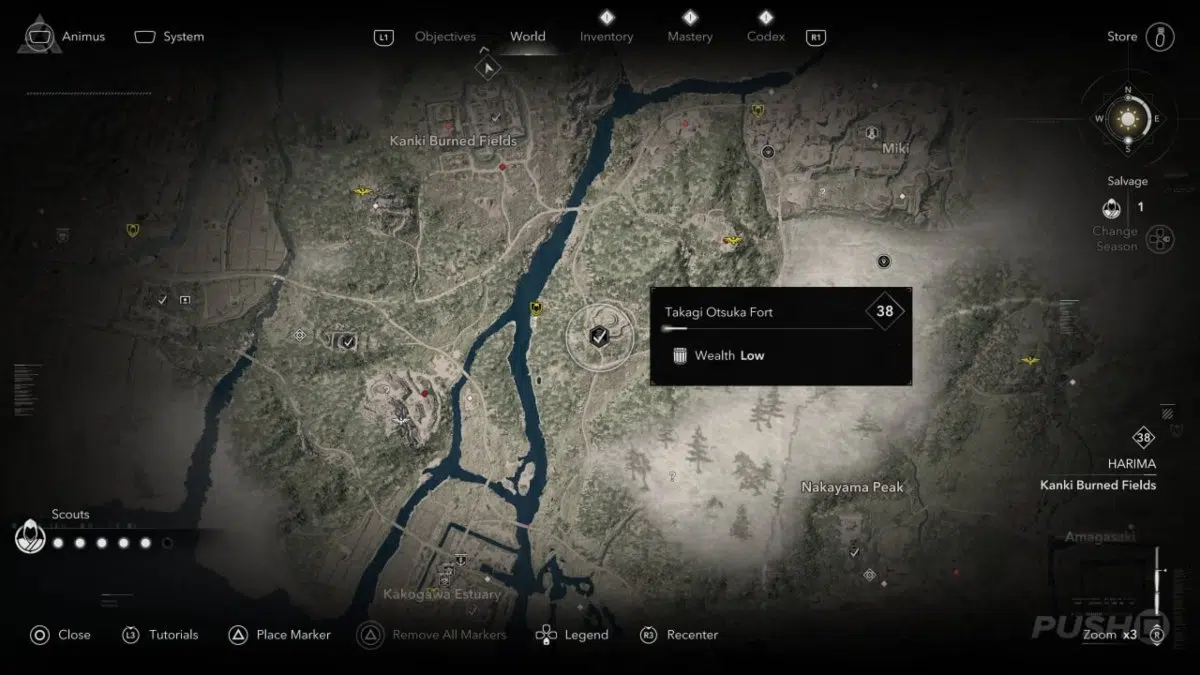Screen dimensions: 1200x675
Task: Select the Takagi Otsuka Fort marker
Action: (599, 337)
